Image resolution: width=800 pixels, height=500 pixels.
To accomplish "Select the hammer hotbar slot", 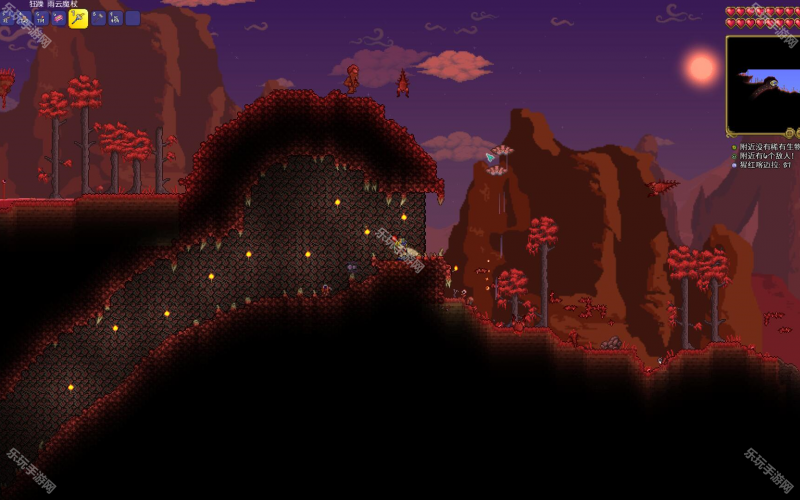I will 99,18.
